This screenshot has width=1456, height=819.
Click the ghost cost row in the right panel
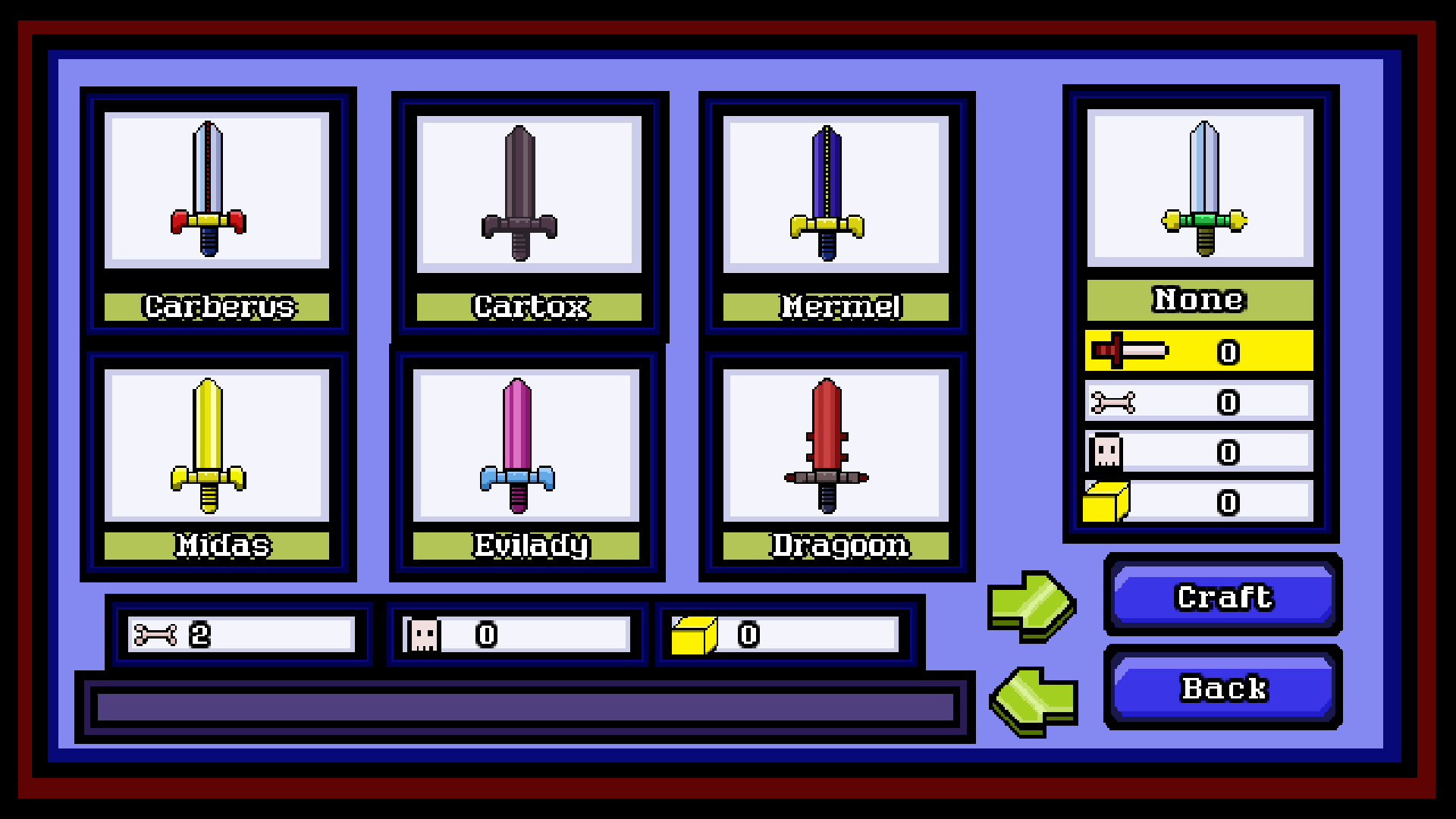[1198, 450]
